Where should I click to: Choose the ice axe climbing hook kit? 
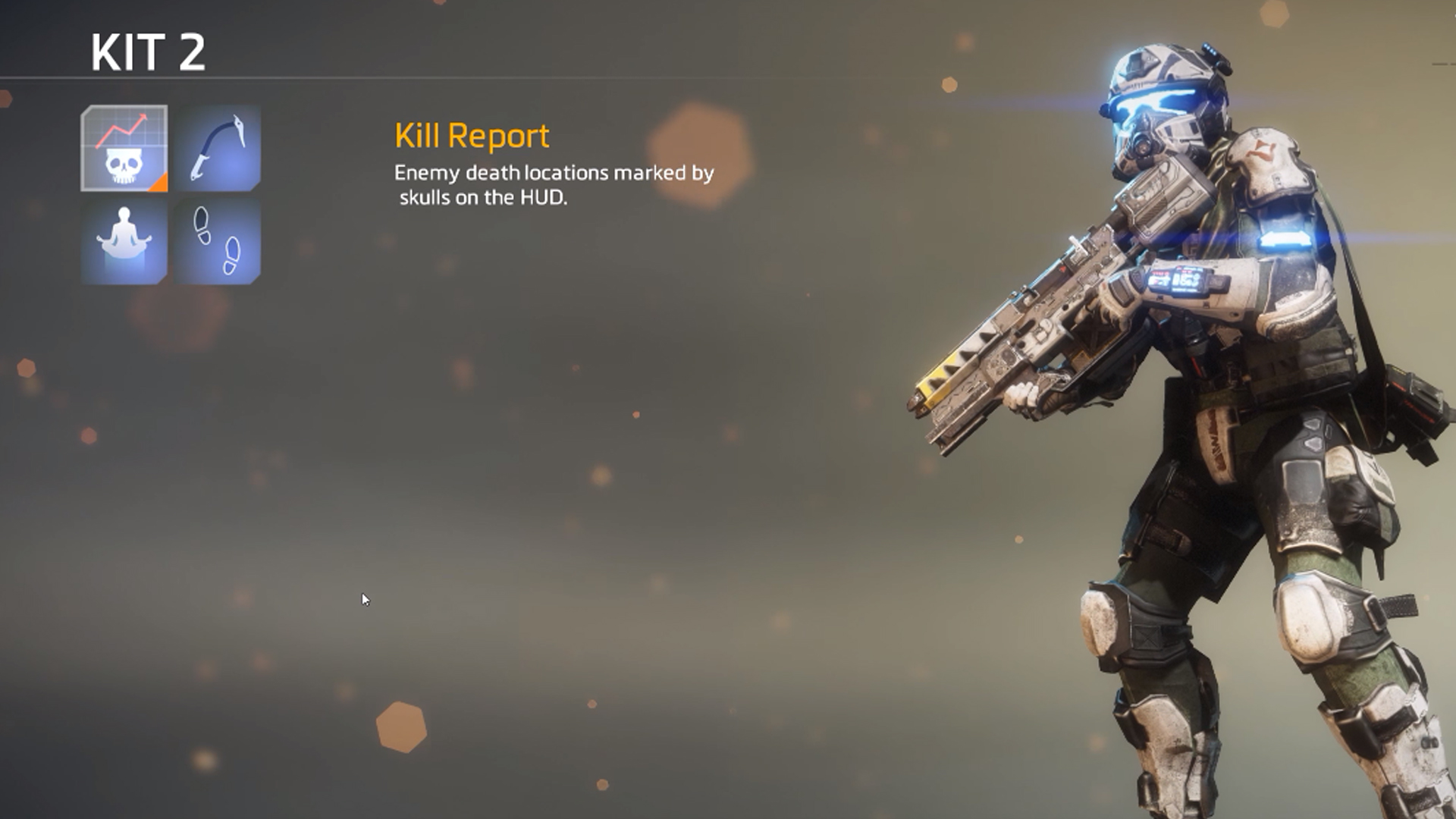218,149
